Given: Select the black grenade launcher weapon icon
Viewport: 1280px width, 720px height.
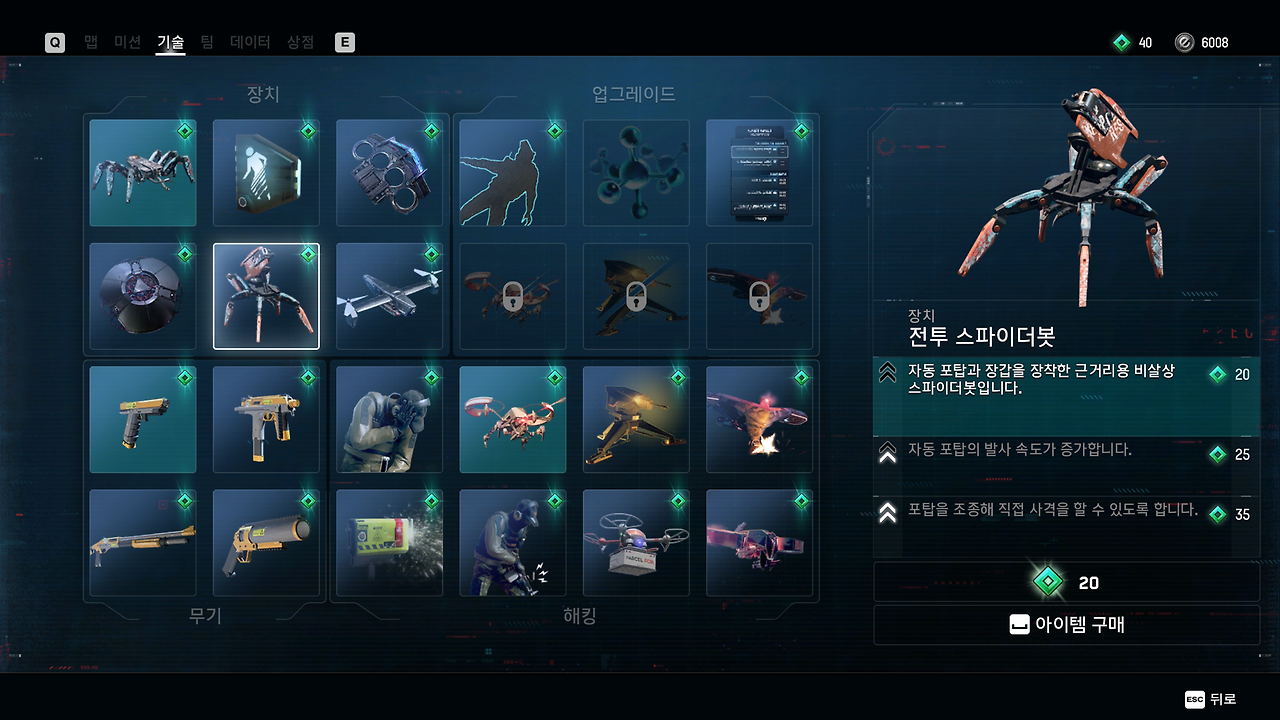Looking at the screenshot, I should click(266, 542).
